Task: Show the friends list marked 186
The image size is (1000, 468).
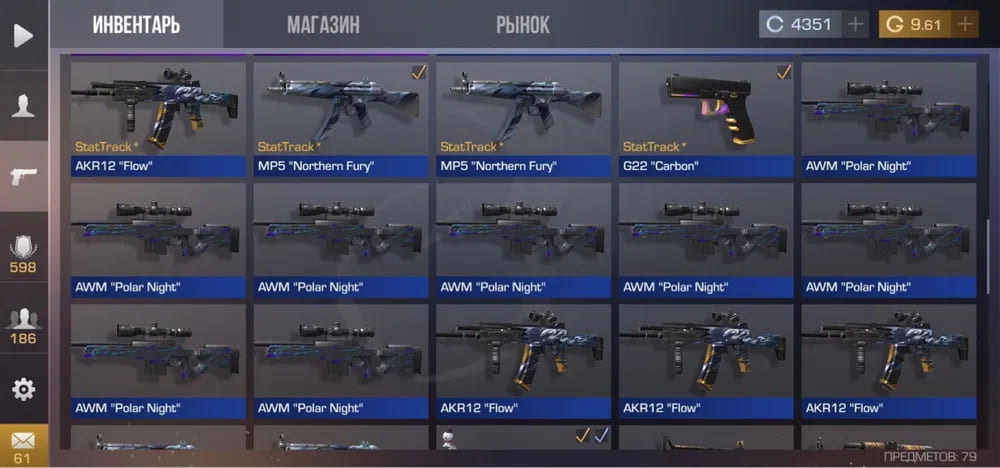Action: 23,325
